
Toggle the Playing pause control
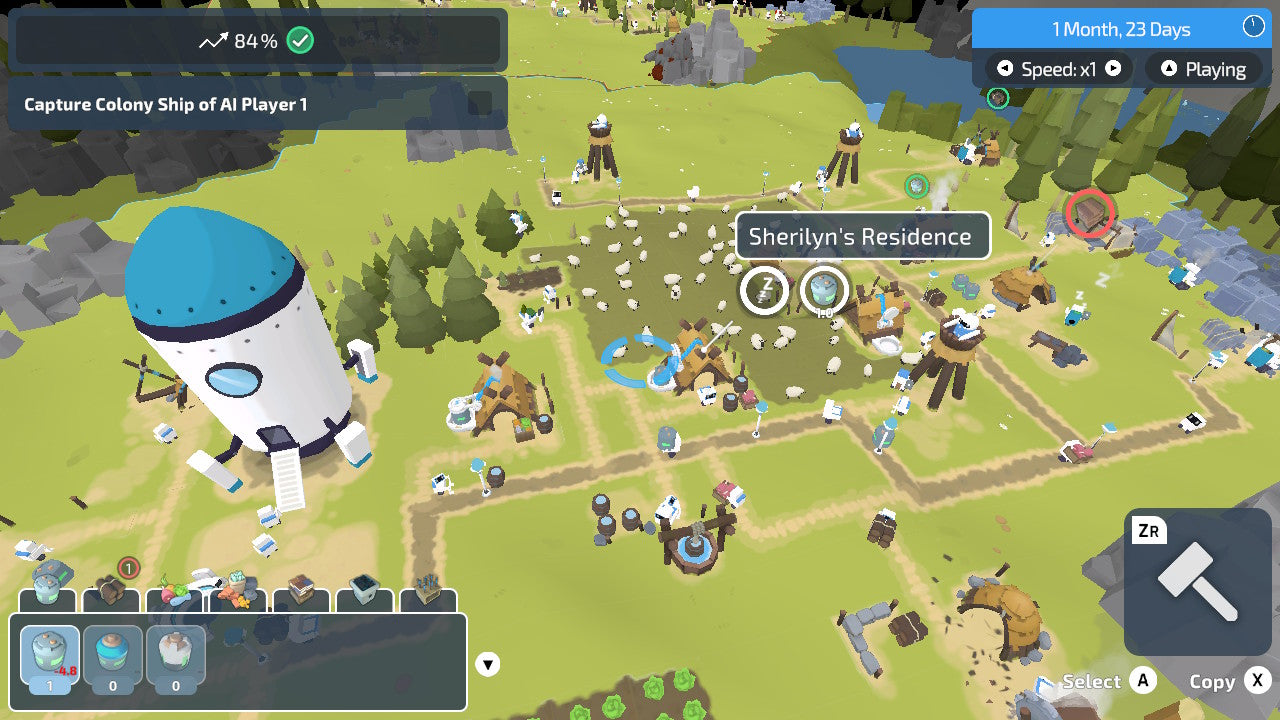(1202, 69)
